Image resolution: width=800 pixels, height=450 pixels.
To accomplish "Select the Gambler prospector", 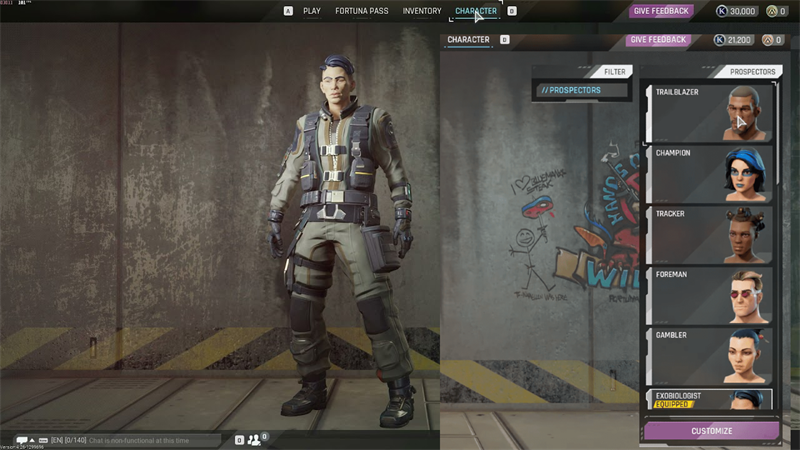I will click(708, 354).
